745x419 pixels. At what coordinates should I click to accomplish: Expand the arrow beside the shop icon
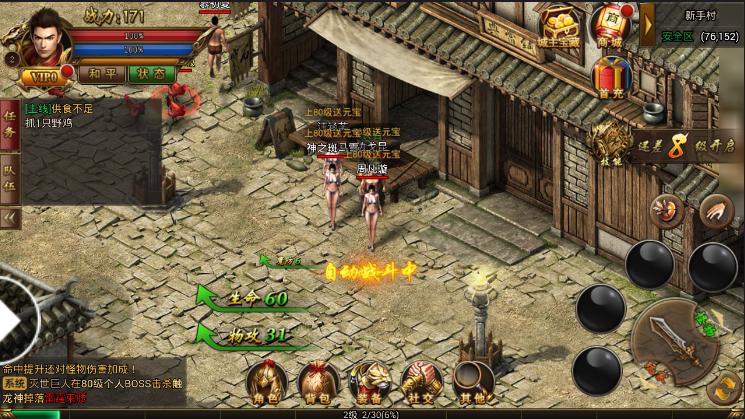click(647, 24)
